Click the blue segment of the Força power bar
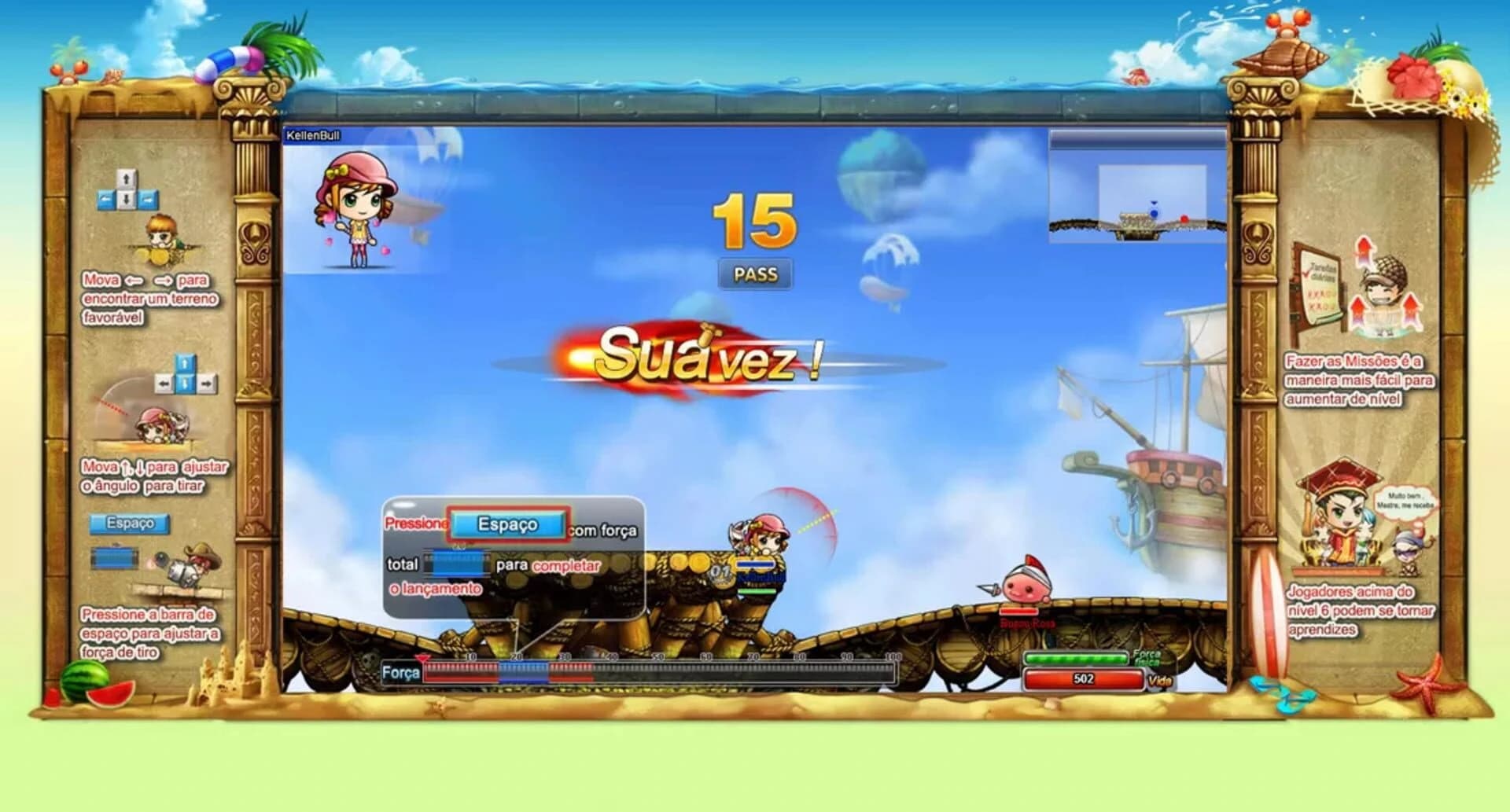Image resolution: width=1510 pixels, height=812 pixels. [525, 672]
